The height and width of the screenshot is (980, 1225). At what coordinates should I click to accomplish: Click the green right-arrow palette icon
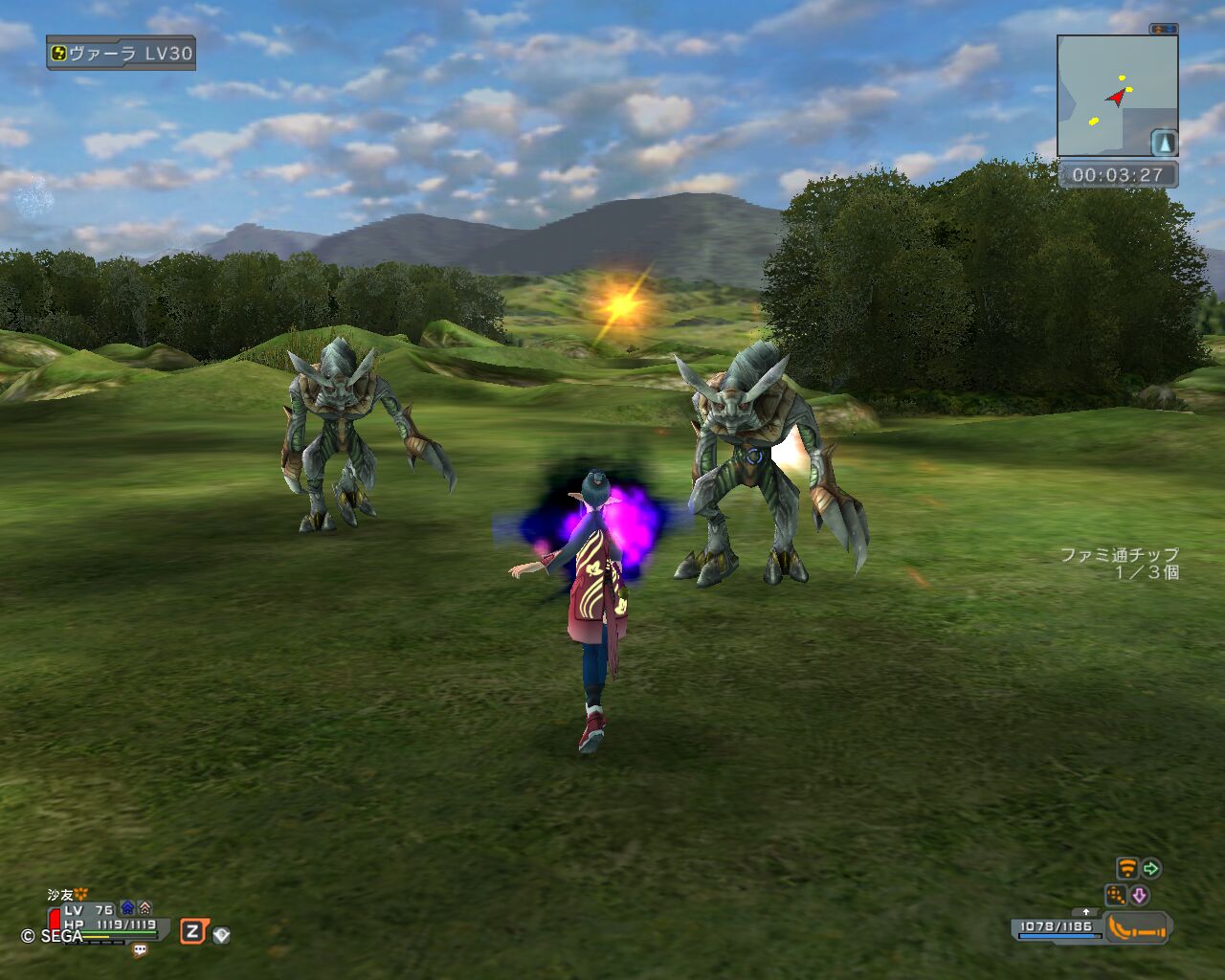pyautogui.click(x=1151, y=869)
